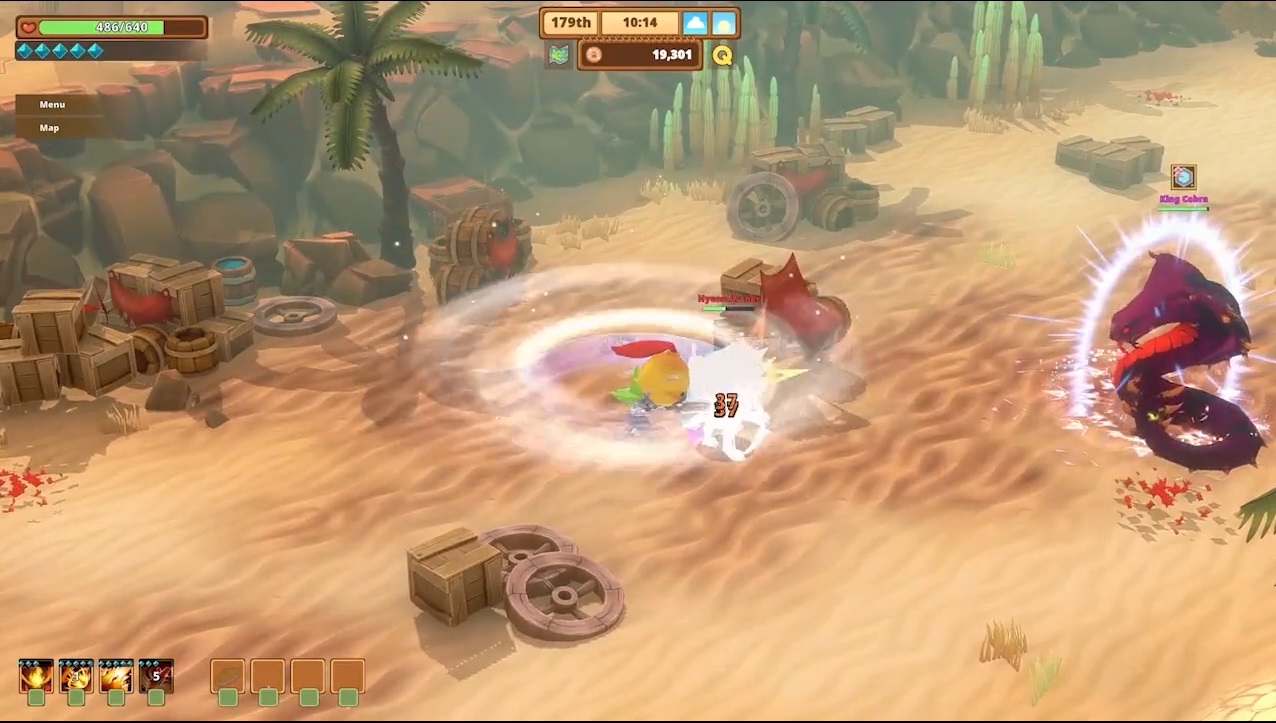Click the cloud weather icon
Viewport: 1276px width, 723px height.
tap(695, 23)
